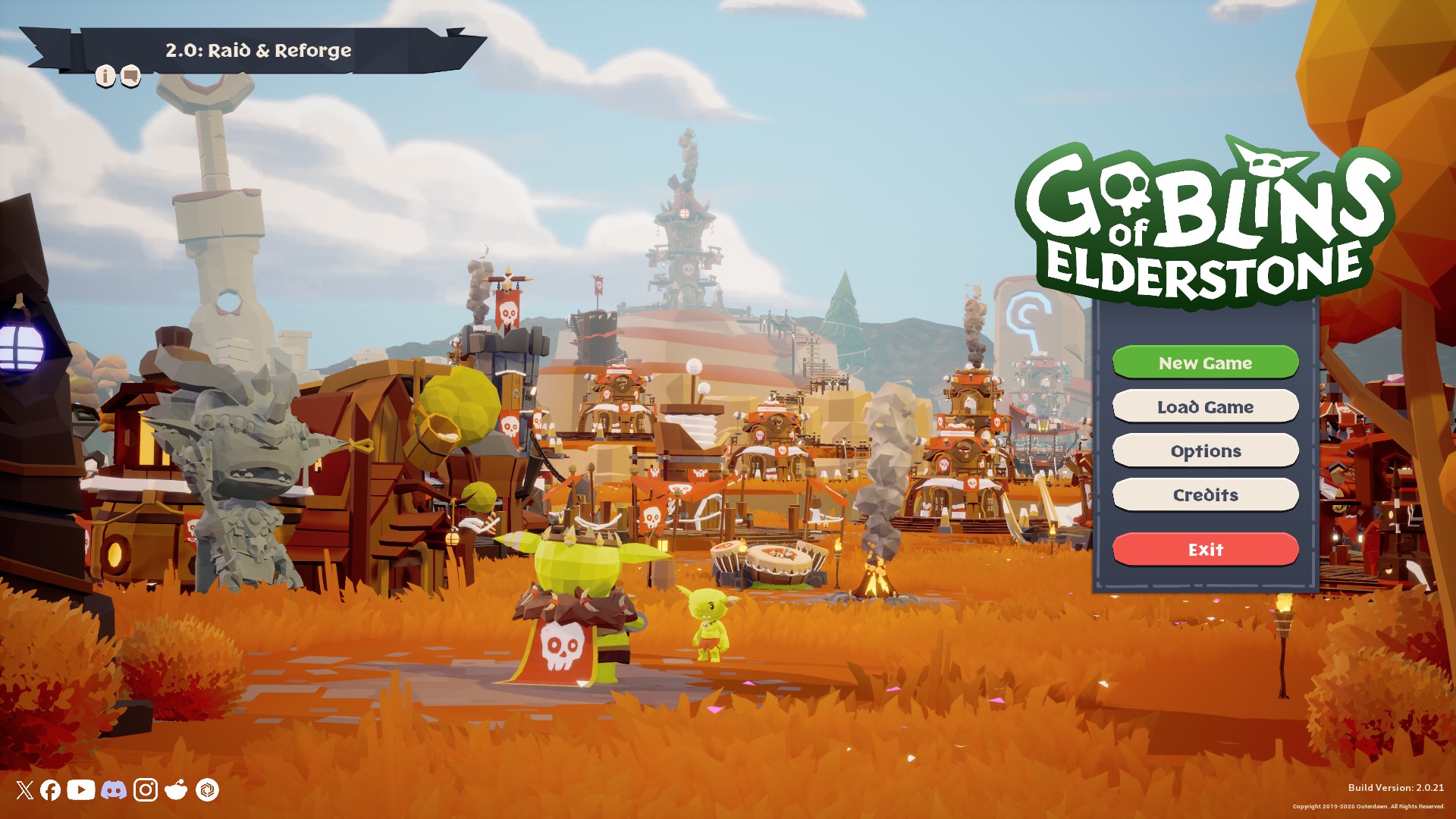The height and width of the screenshot is (819, 1456).
Task: Open the Instagram icon link
Action: pos(146,790)
